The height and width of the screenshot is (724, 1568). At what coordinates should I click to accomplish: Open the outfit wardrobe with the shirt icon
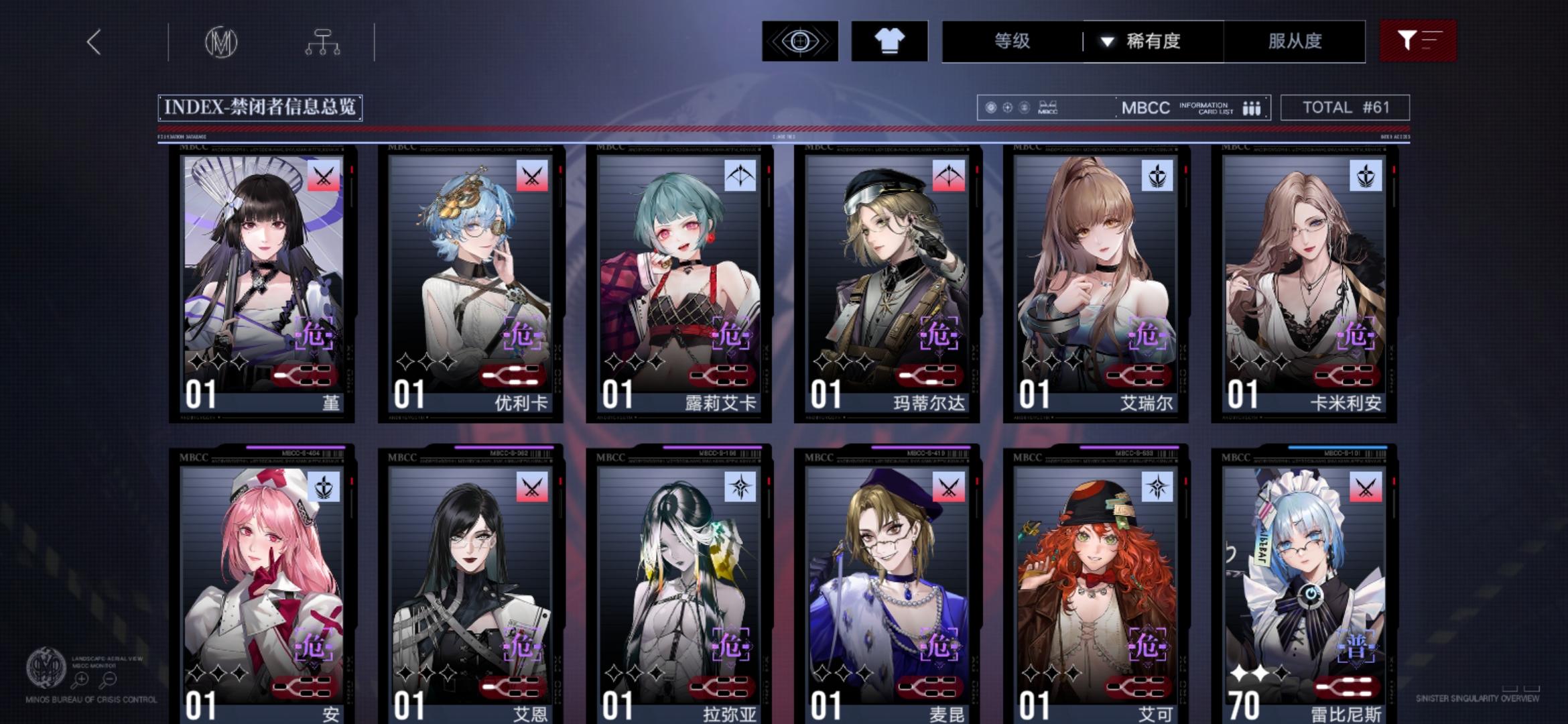click(891, 42)
